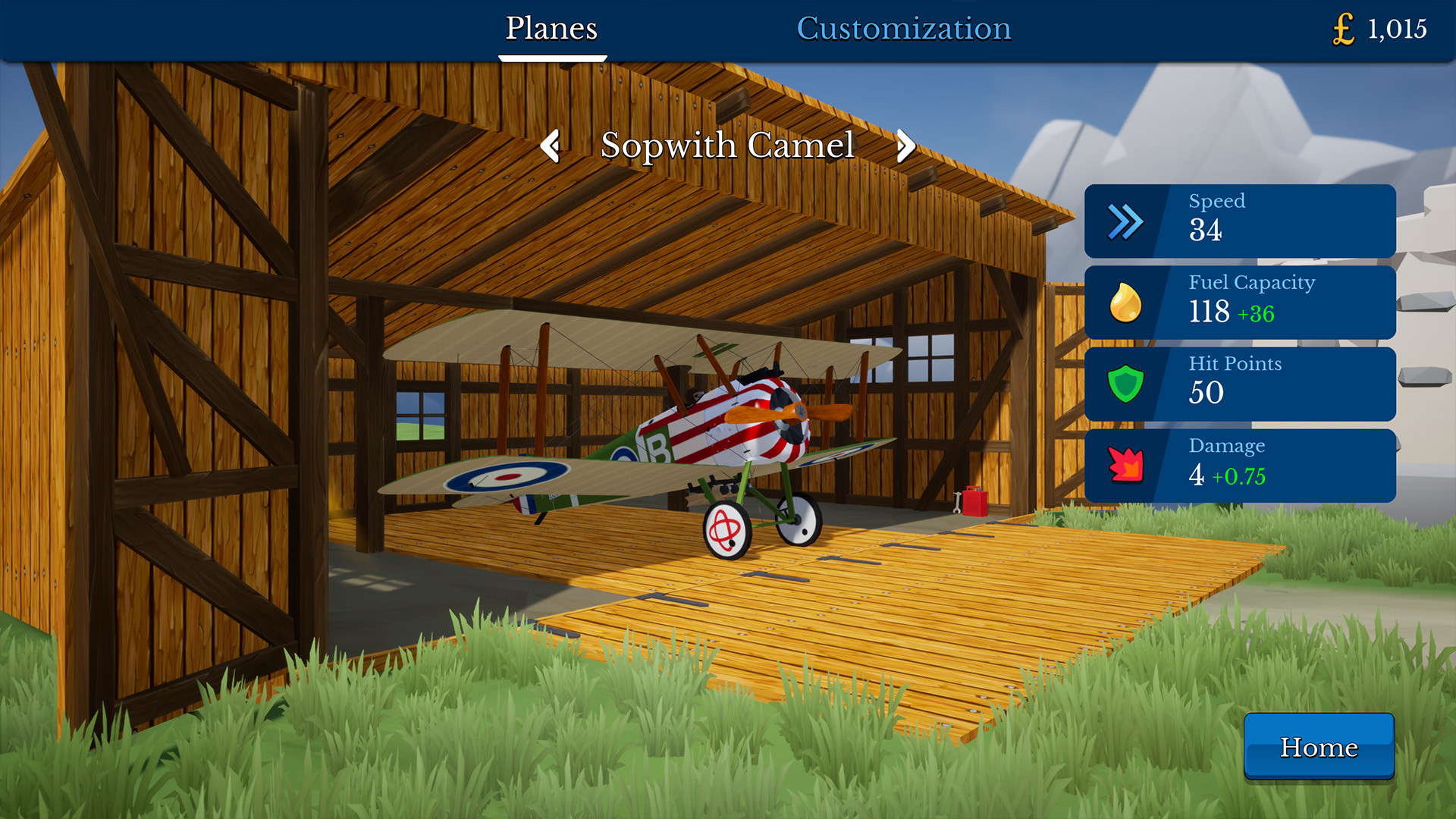Switch to the Customization tab
1456x819 pixels.
(904, 29)
